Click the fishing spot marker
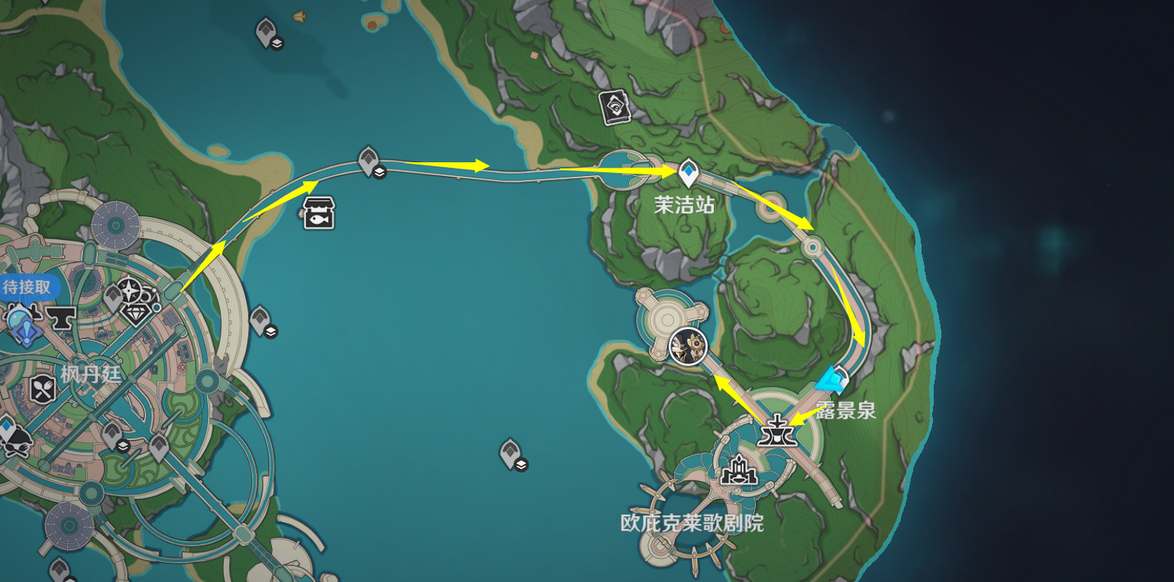This screenshot has width=1174, height=582. 318,211
